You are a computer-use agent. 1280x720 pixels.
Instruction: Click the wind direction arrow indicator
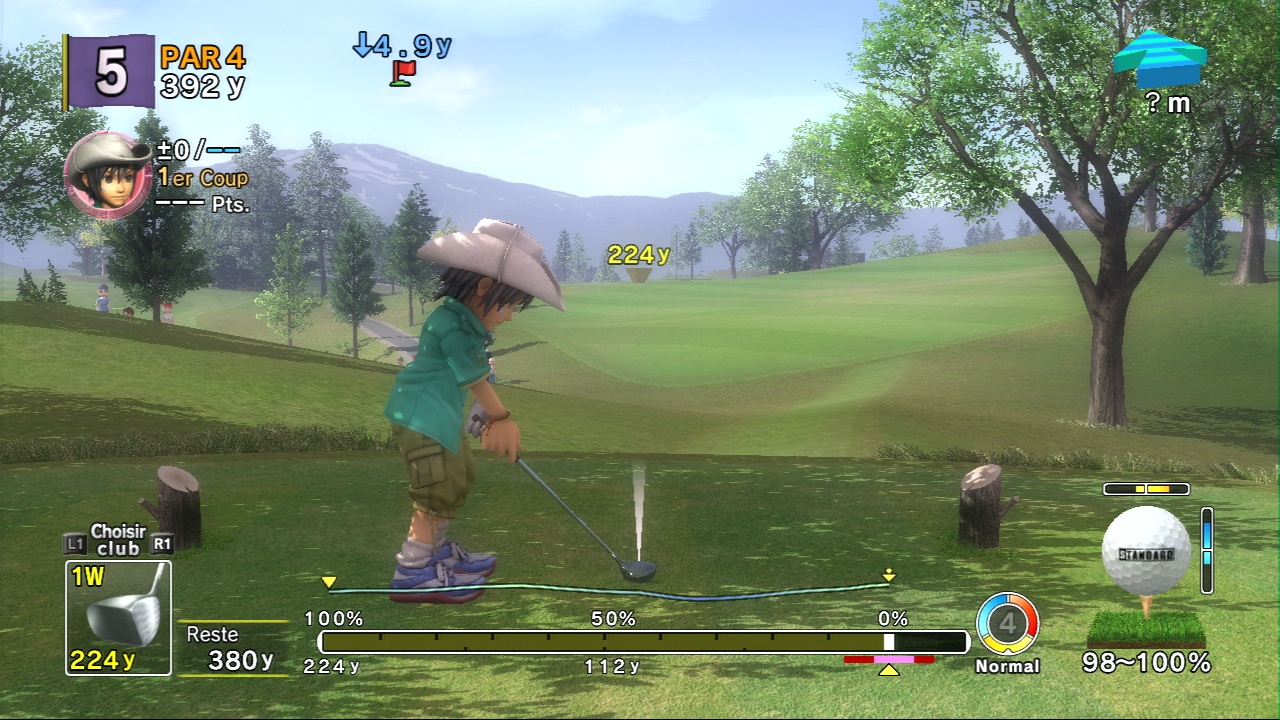(x=1159, y=59)
